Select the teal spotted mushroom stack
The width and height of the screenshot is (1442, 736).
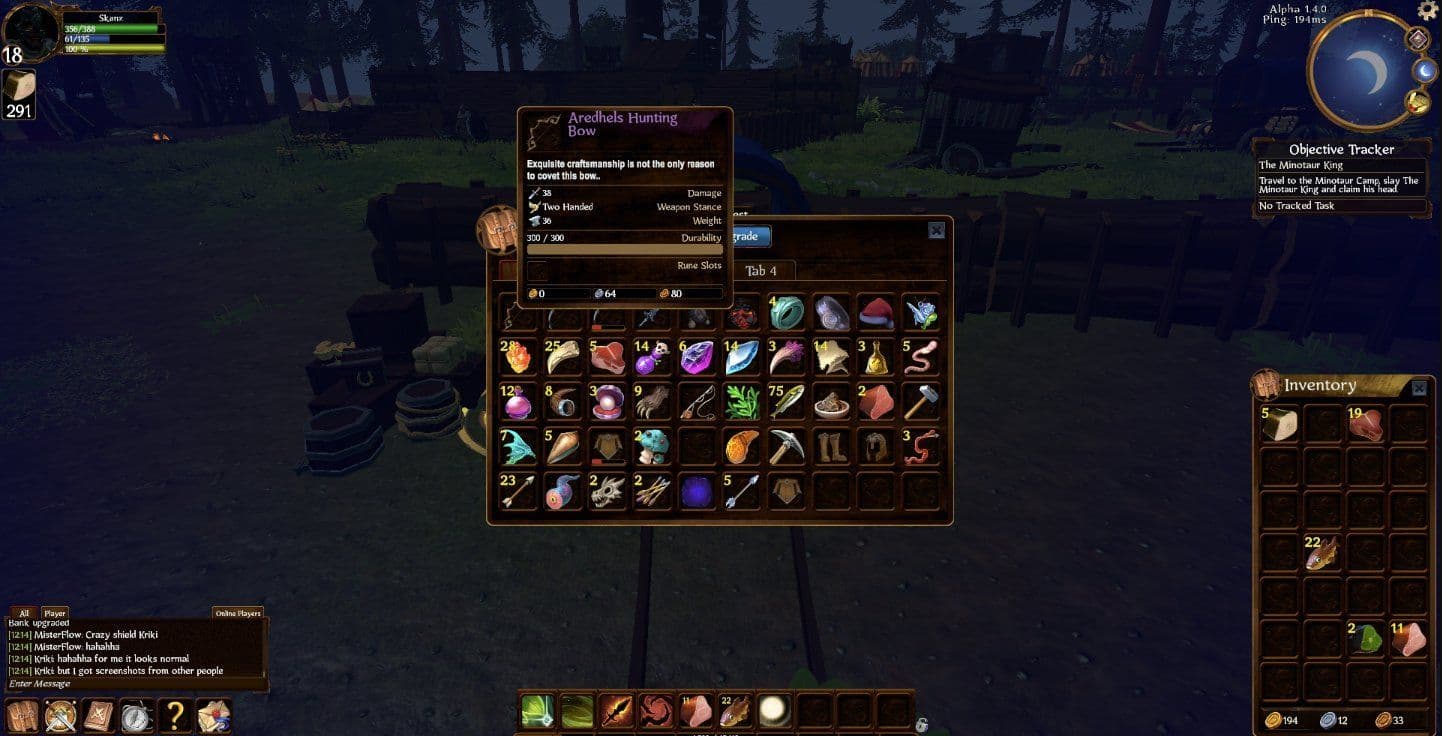(x=652, y=446)
